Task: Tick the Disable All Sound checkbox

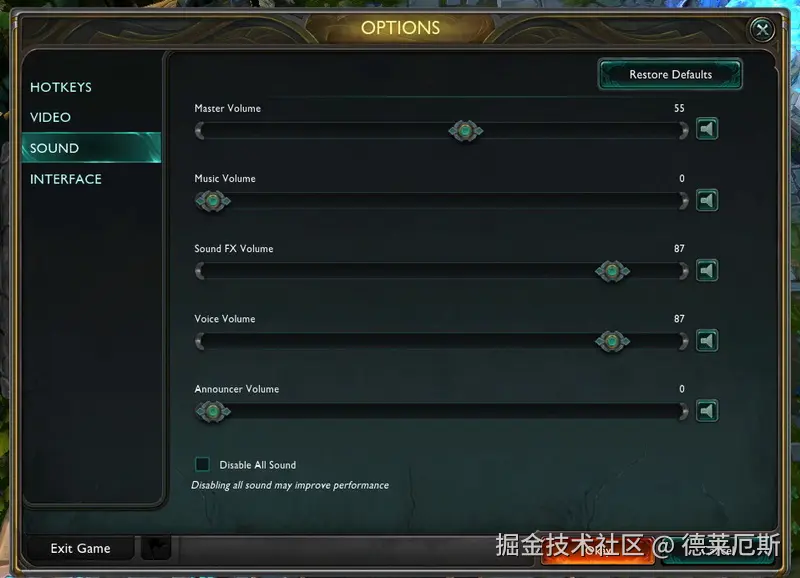Action: 203,464
